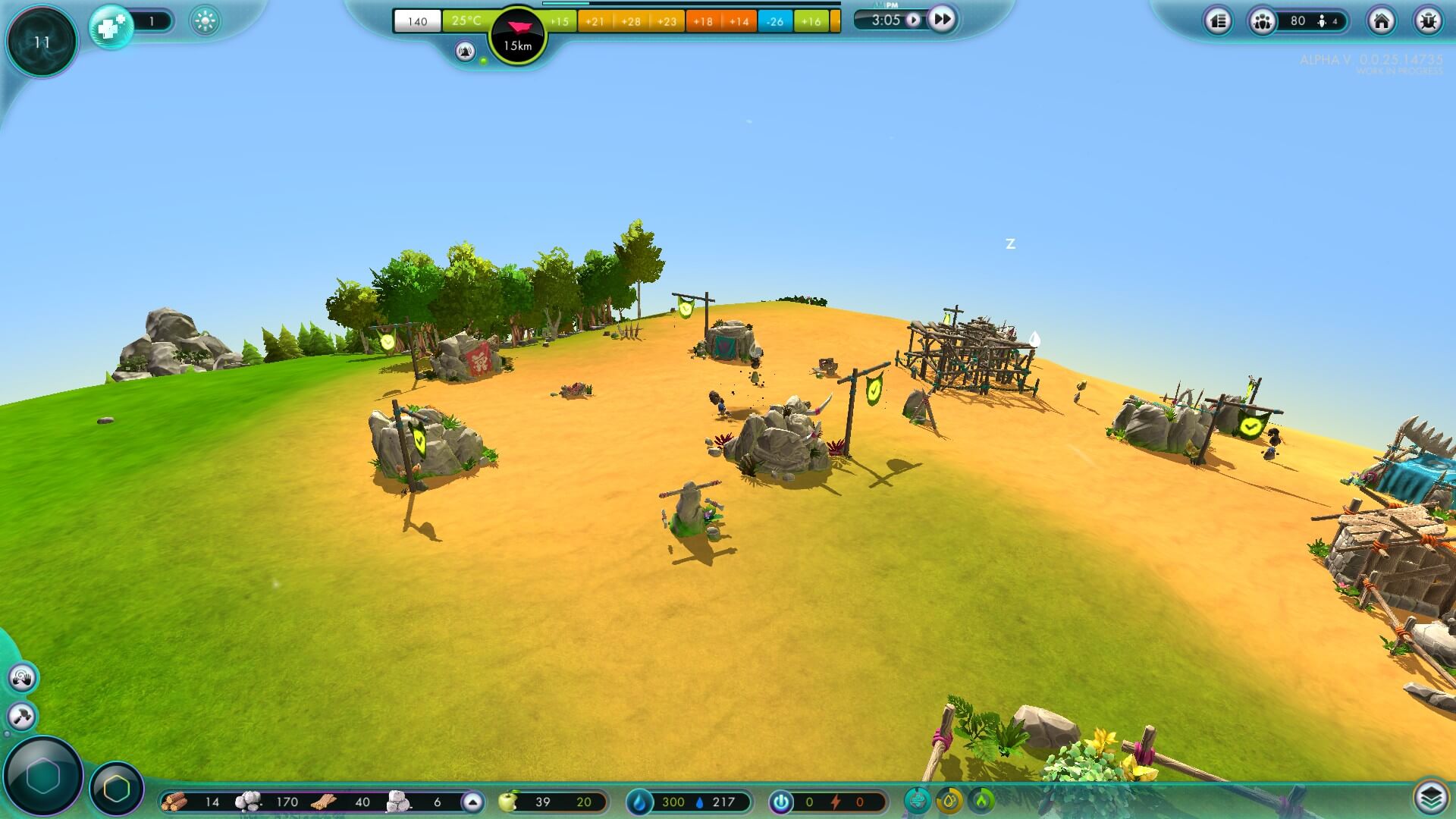Click the blue power button icon

point(780,802)
